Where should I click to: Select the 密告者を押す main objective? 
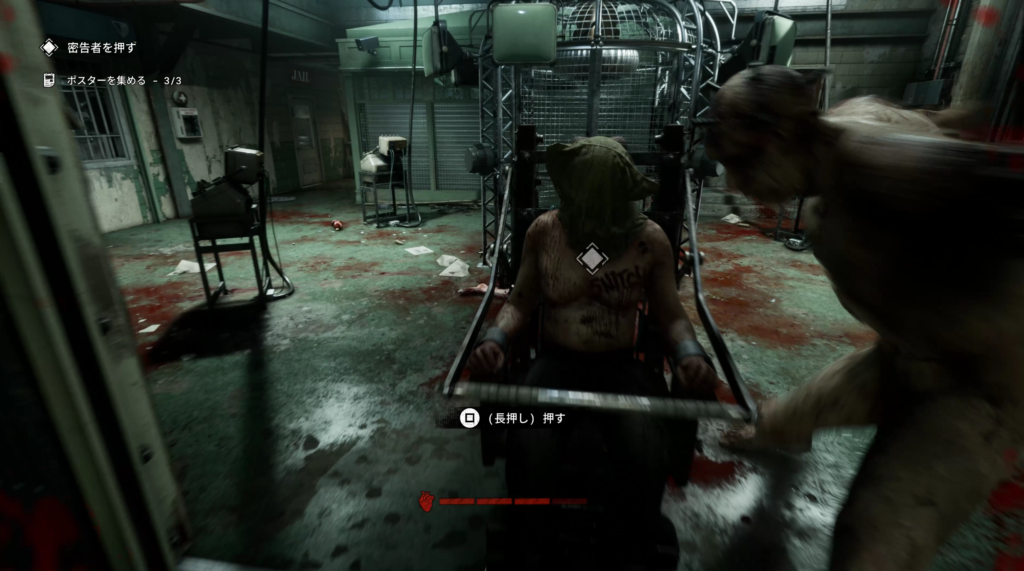pyautogui.click(x=99, y=47)
